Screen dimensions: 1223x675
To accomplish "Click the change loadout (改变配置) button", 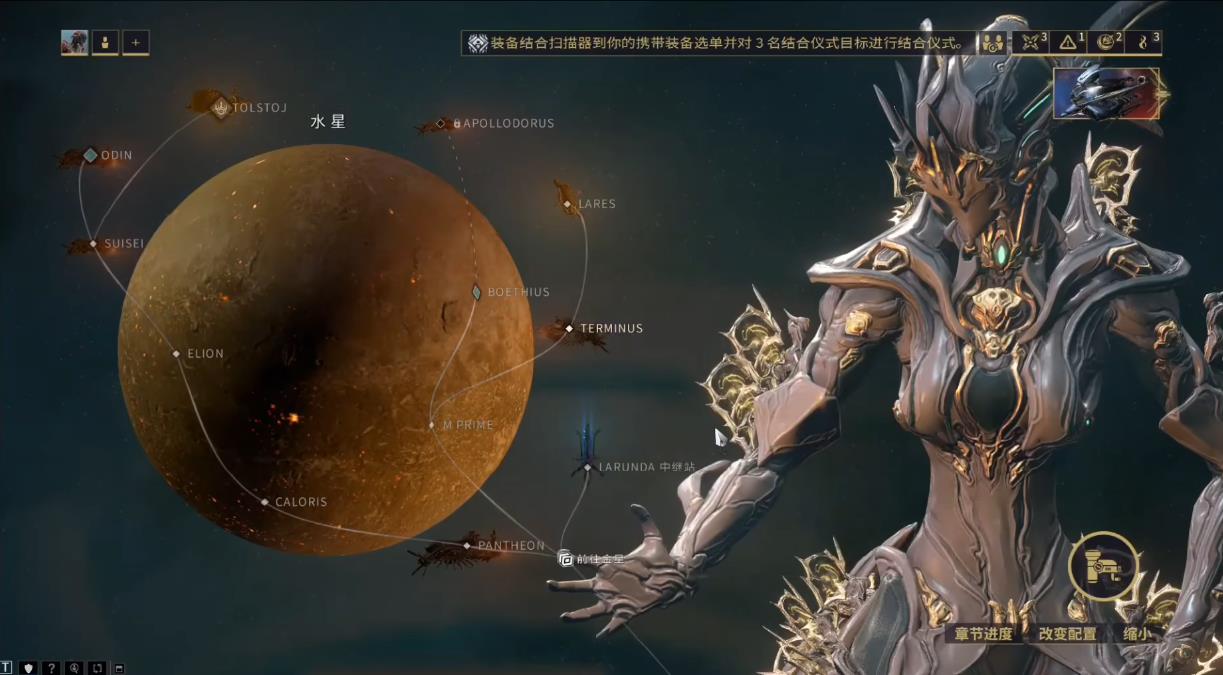I will click(1067, 633).
